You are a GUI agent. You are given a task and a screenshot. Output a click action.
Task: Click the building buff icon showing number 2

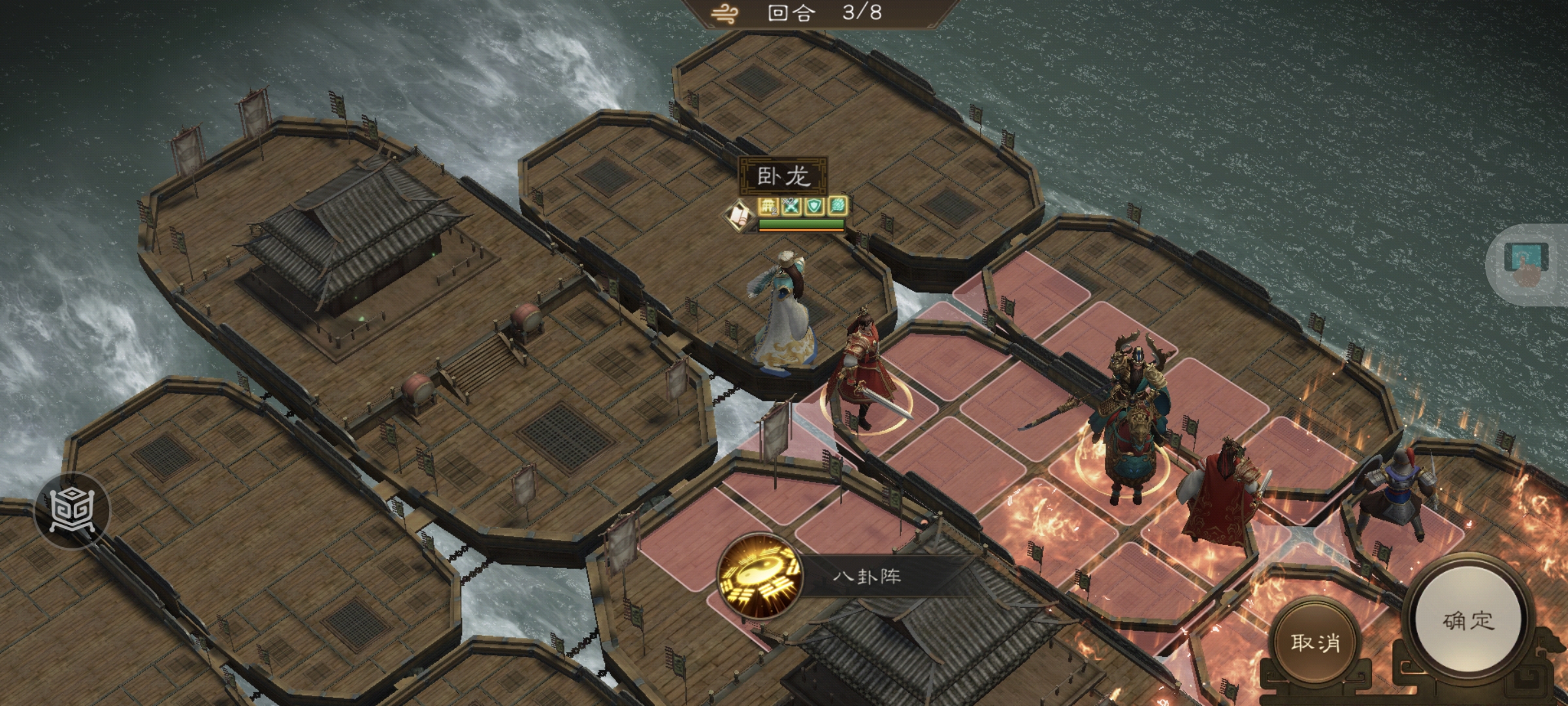click(768, 207)
